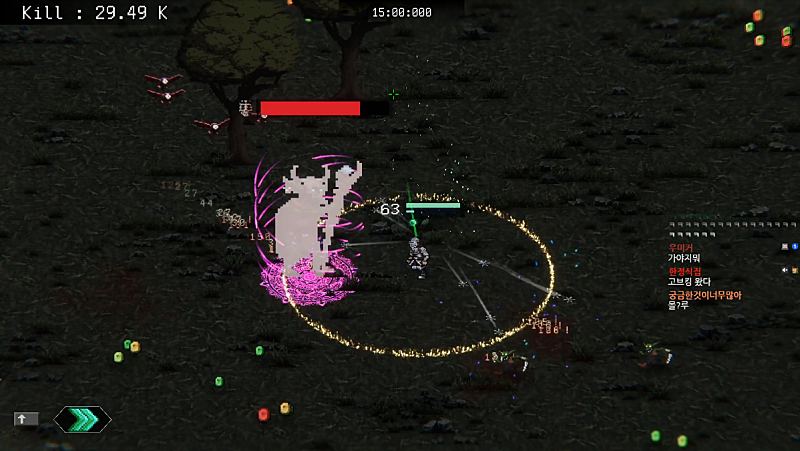The image size is (800, 451).
Task: Activate the green double-chevron dash ability
Action: [x=82, y=419]
